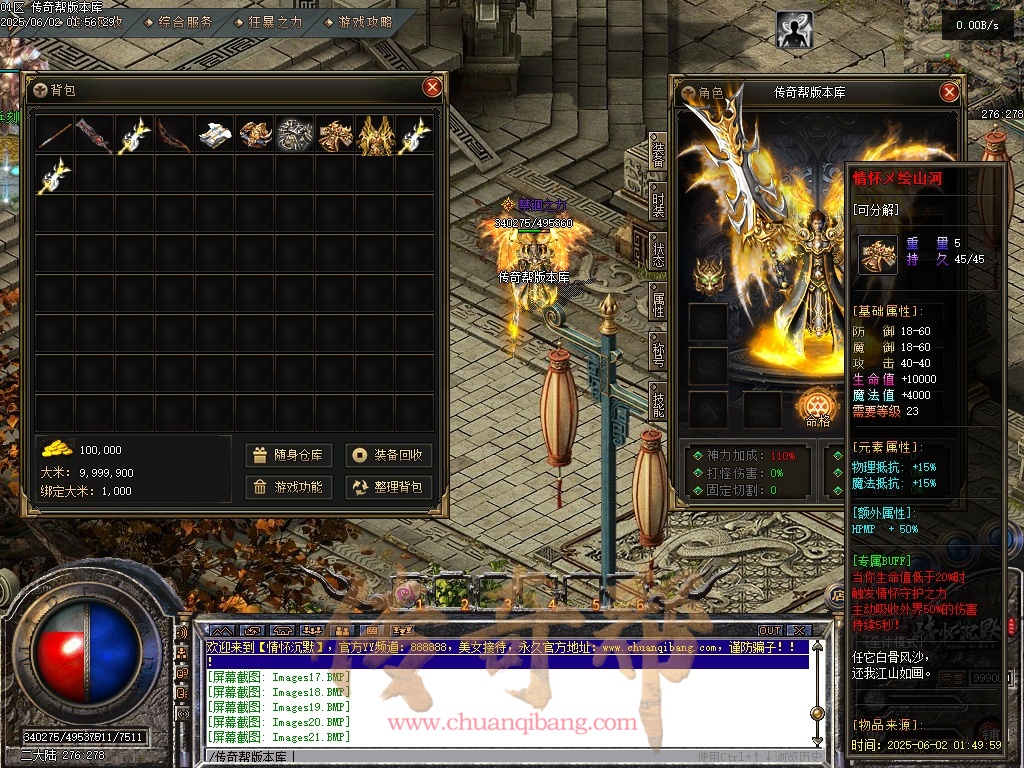
Task: Click the chat window OUT button
Action: (769, 631)
